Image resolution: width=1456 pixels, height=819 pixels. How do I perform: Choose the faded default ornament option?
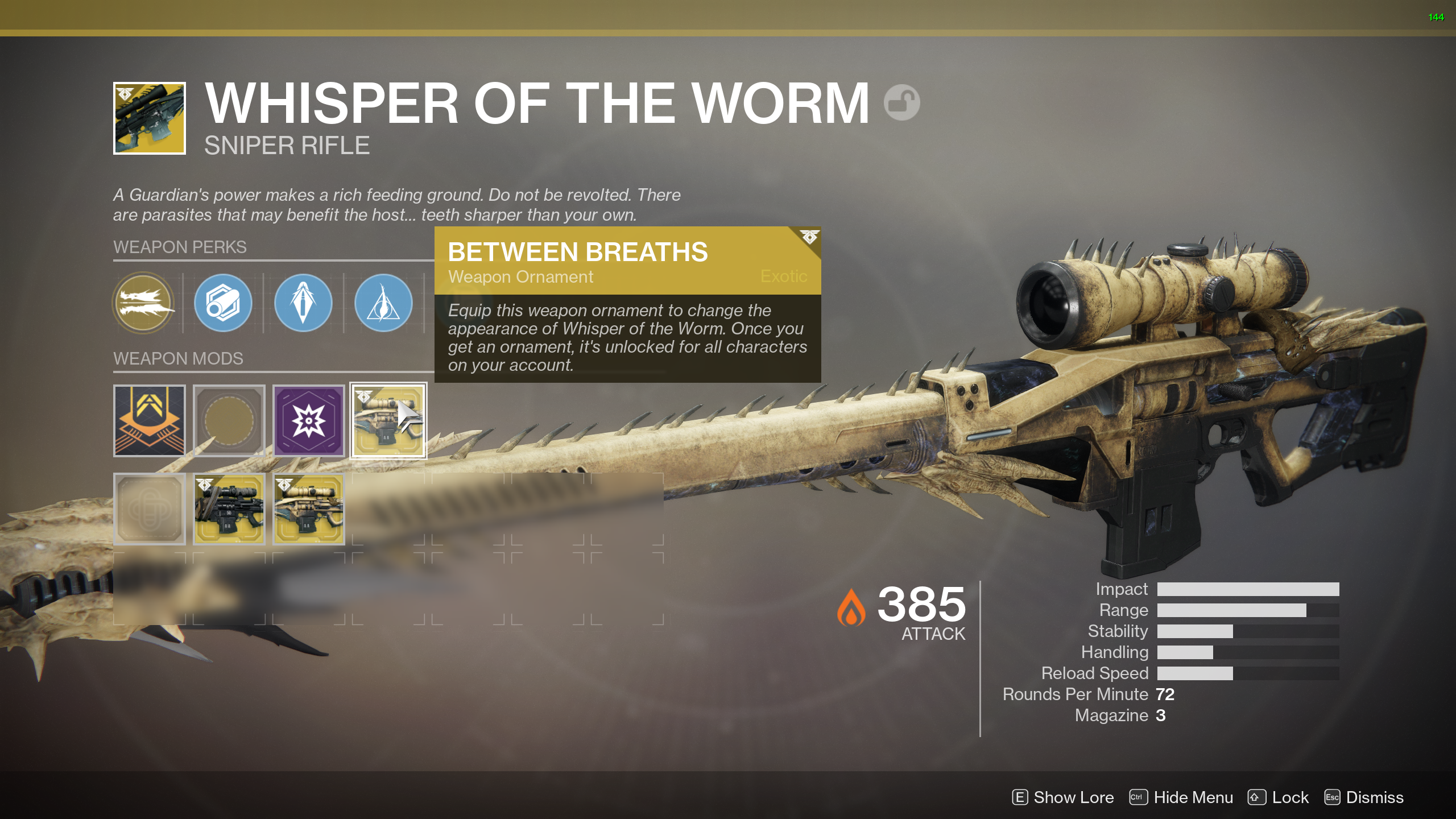(x=150, y=510)
